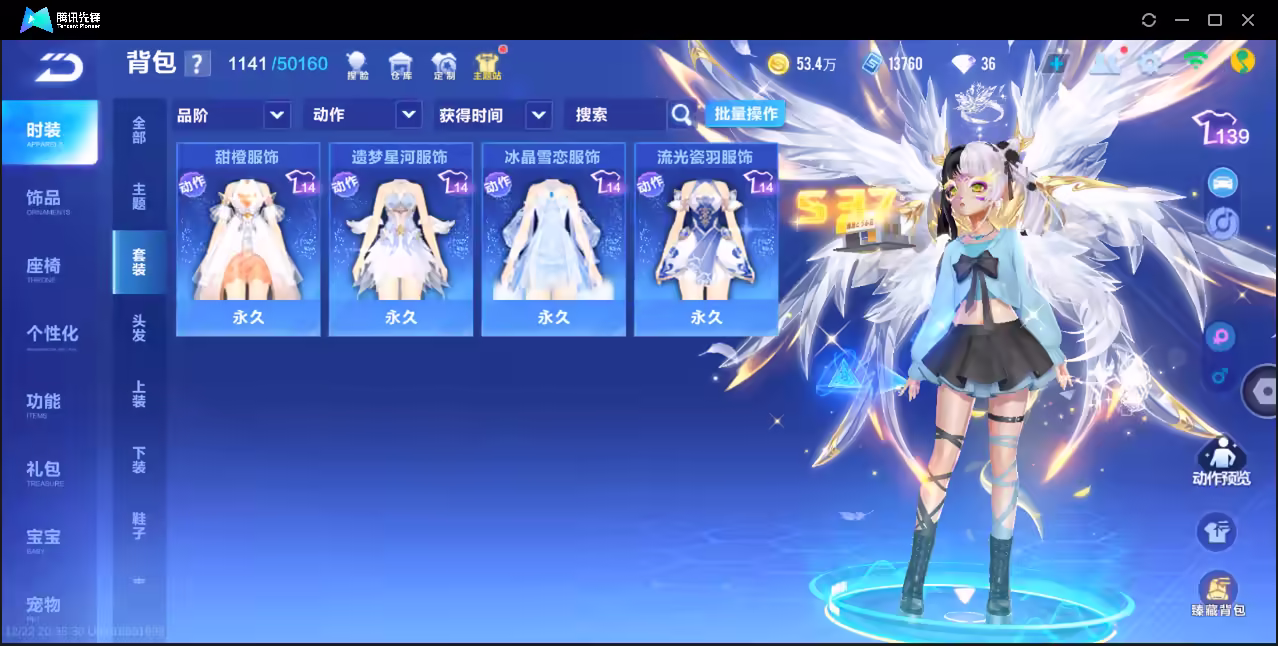Viewport: 1278px width, 646px height.
Task: Open the 个性化 personalization category
Action: pos(52,334)
